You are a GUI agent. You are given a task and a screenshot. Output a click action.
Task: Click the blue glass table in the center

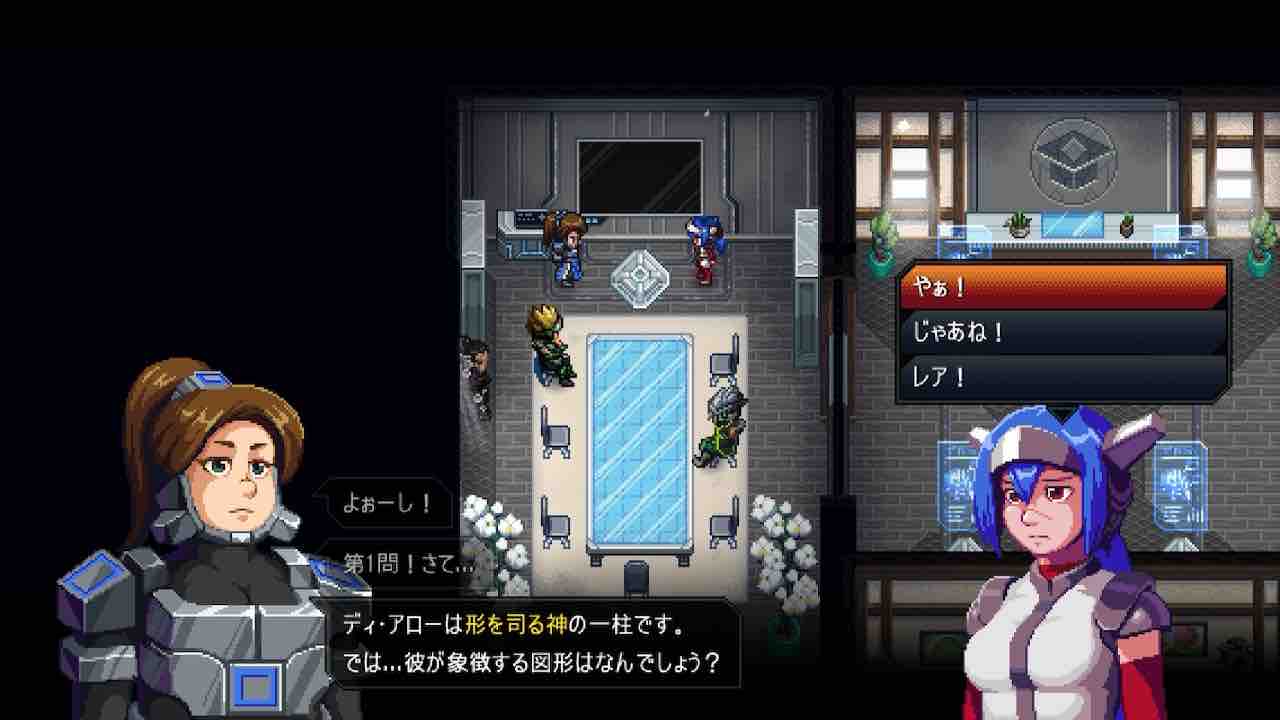(640, 430)
